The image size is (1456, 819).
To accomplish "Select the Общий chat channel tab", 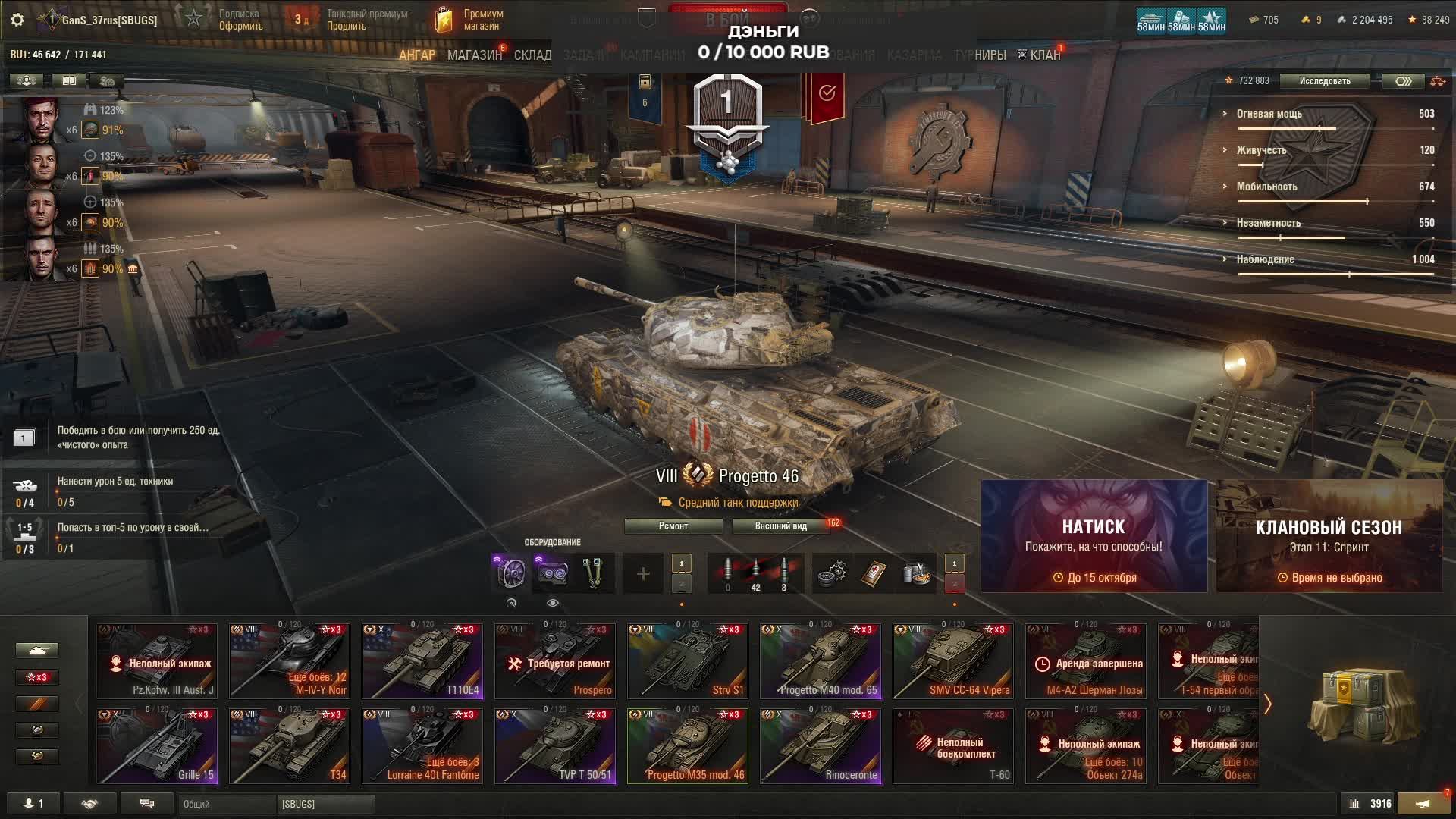I will tap(226, 804).
